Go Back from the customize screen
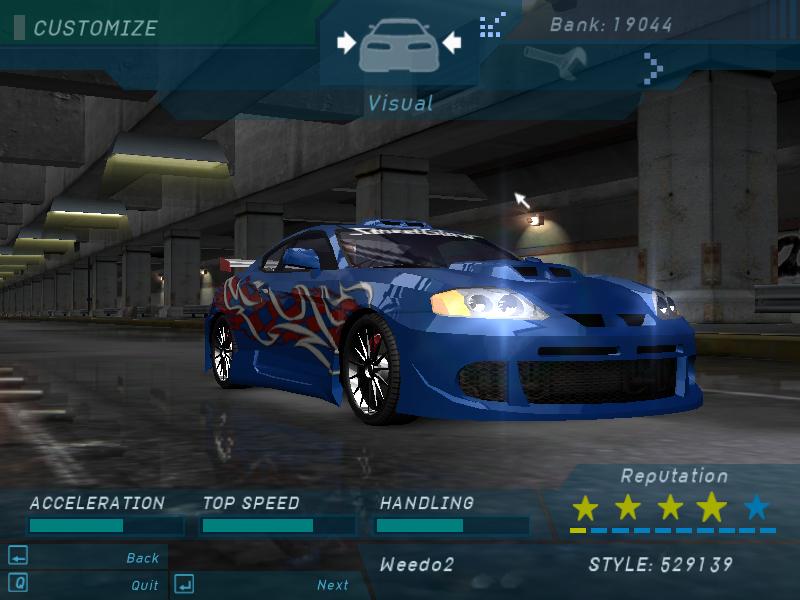Image resolution: width=800 pixels, height=600 pixels. pyautogui.click(x=142, y=558)
